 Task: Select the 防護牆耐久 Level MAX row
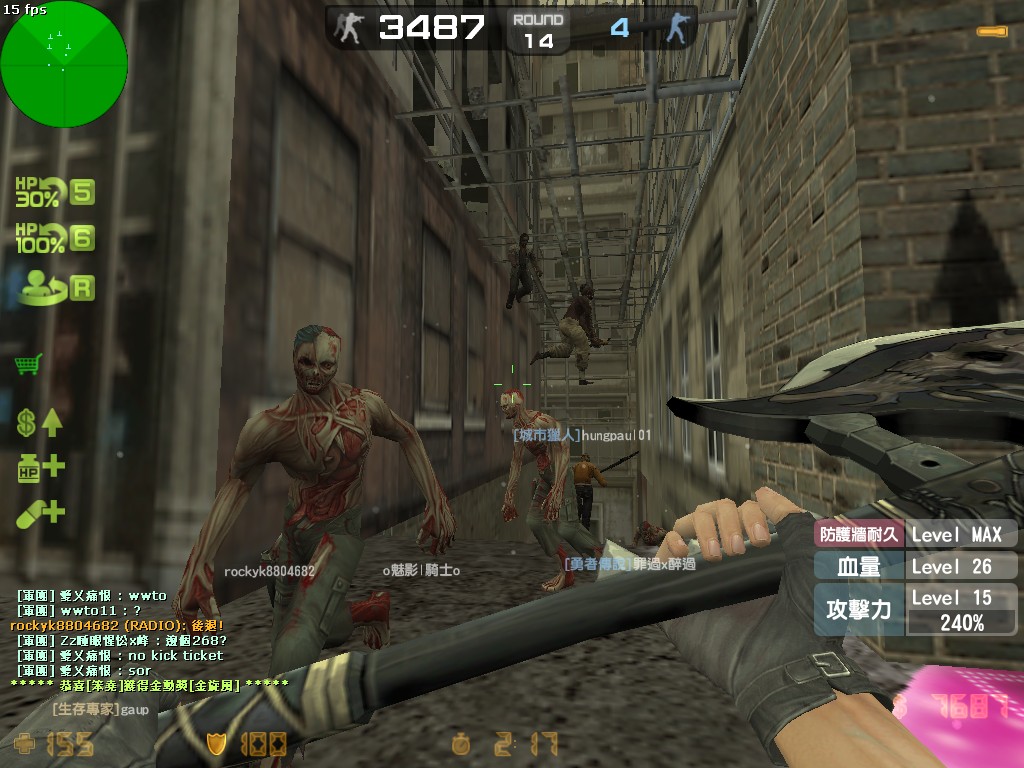point(915,535)
